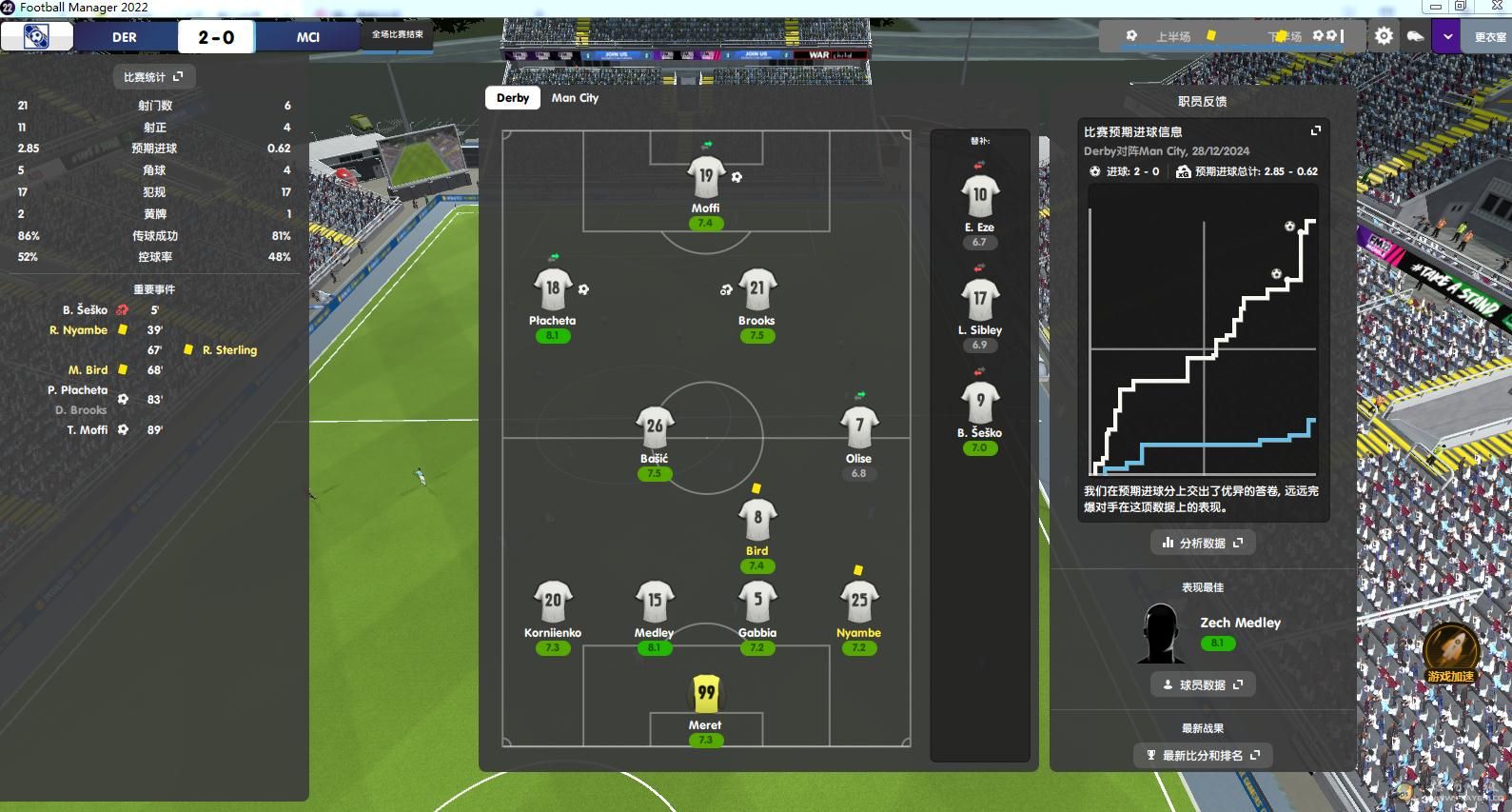This screenshot has width=1512, height=812.
Task: Open the 比赛统计 match stats panel
Action: [x=153, y=77]
